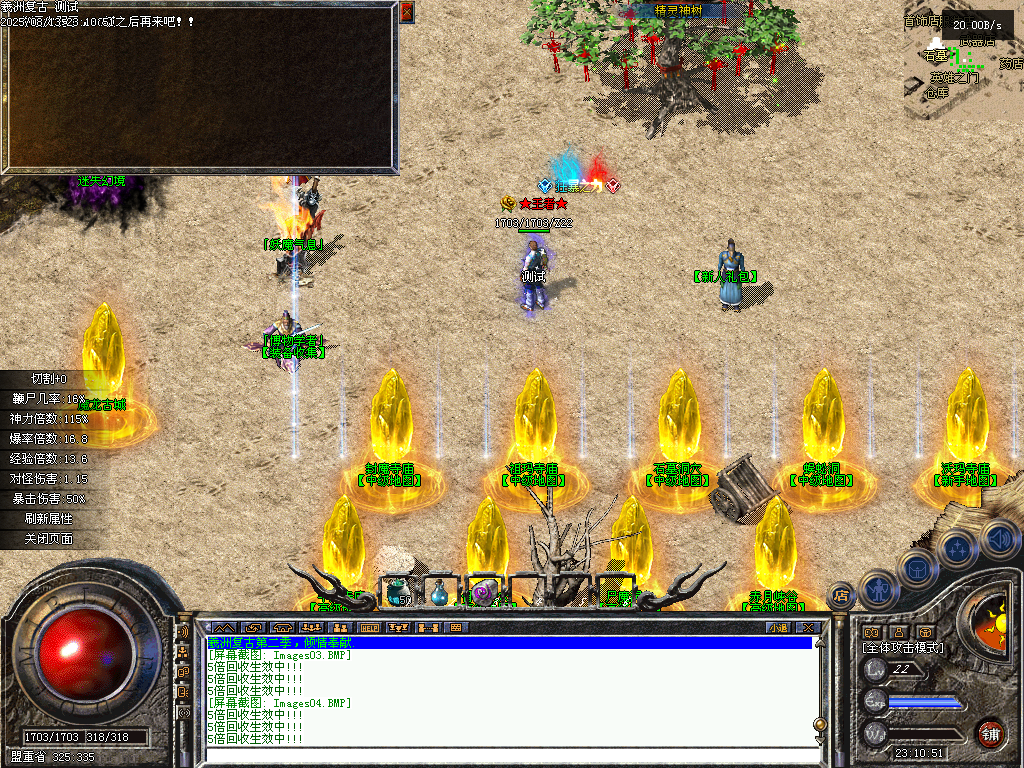Open the bag inventory icon

click(x=917, y=568)
